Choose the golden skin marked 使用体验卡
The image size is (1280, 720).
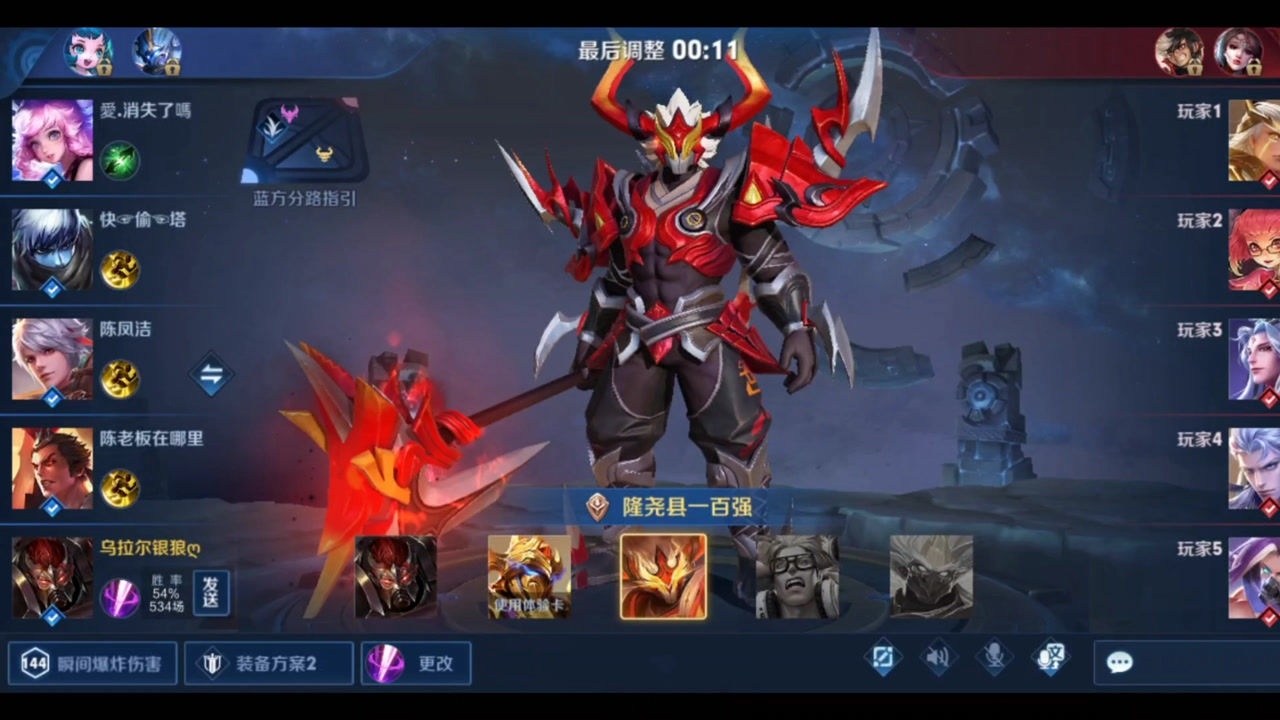coord(529,576)
